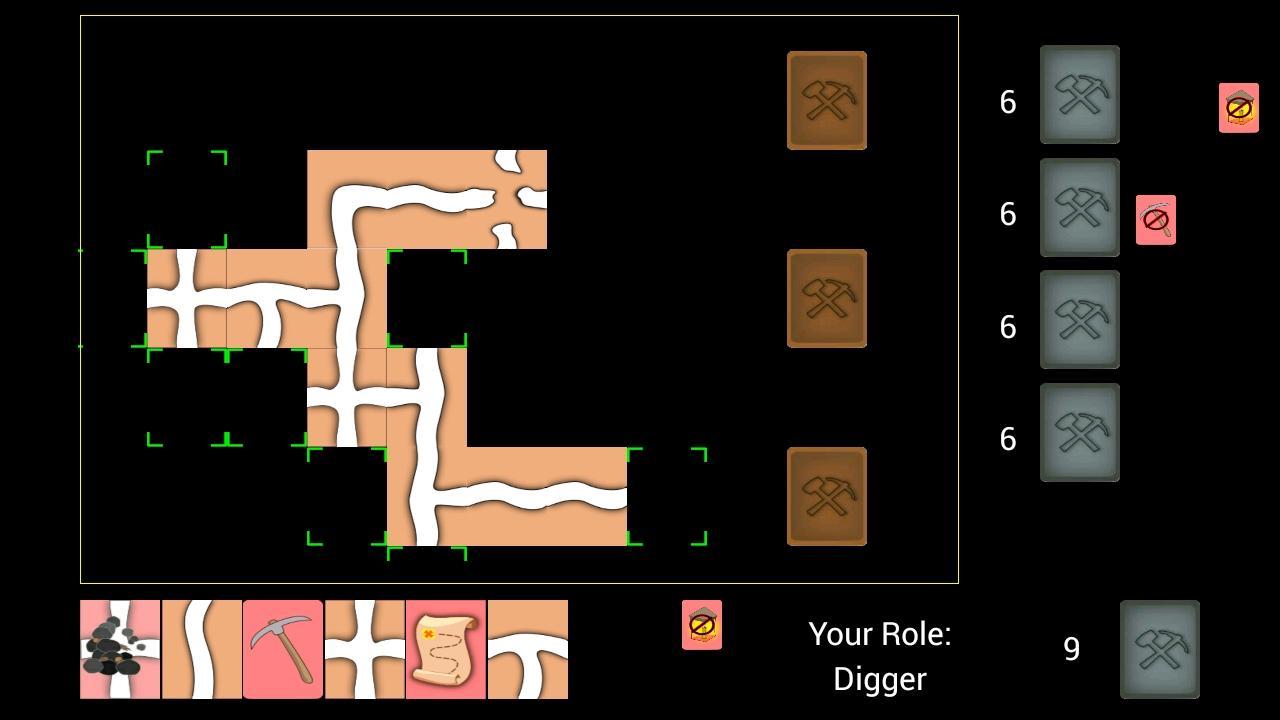1280x720 pixels.
Task: Select the pickaxe repair card in your hand
Action: [283, 650]
